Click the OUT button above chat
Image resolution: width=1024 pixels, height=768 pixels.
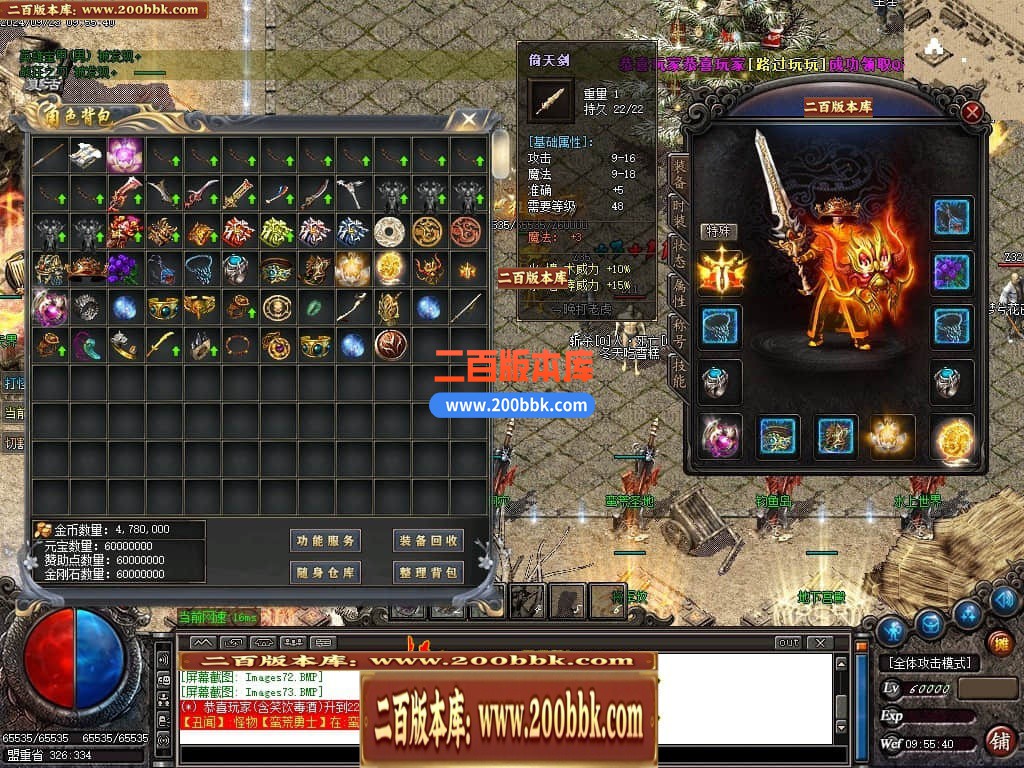click(x=788, y=643)
